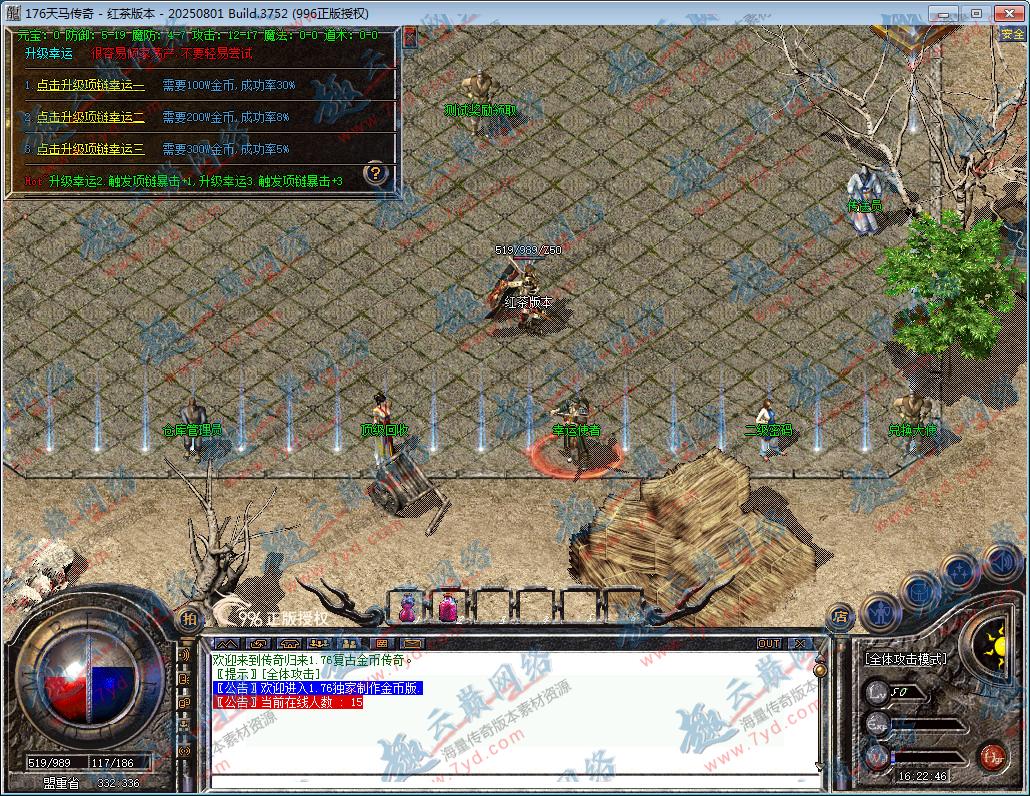Click the round 拍 auction button
This screenshot has height=796, width=1030.
188,619
